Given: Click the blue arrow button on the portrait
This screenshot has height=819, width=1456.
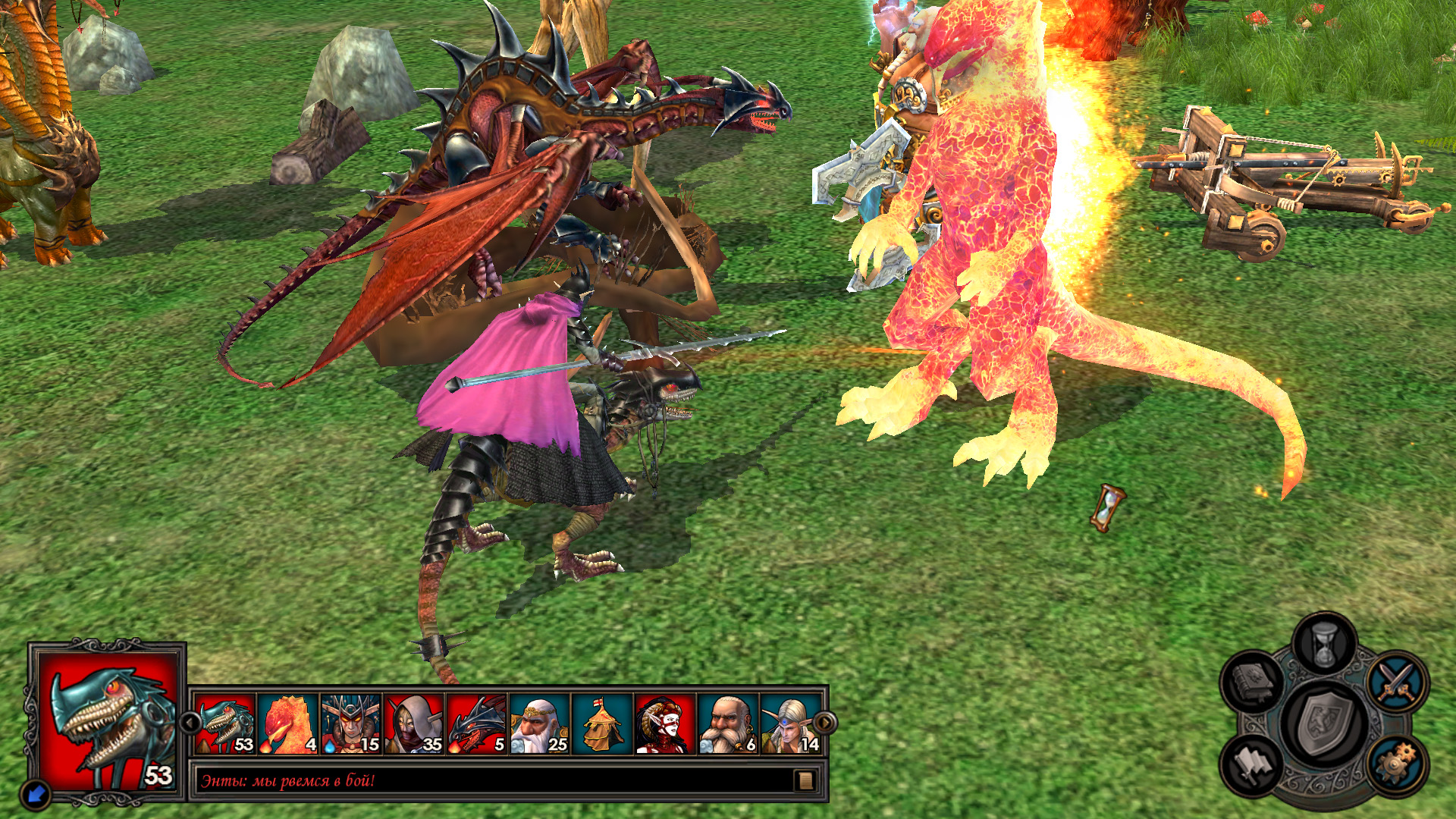Looking at the screenshot, I should (36, 794).
